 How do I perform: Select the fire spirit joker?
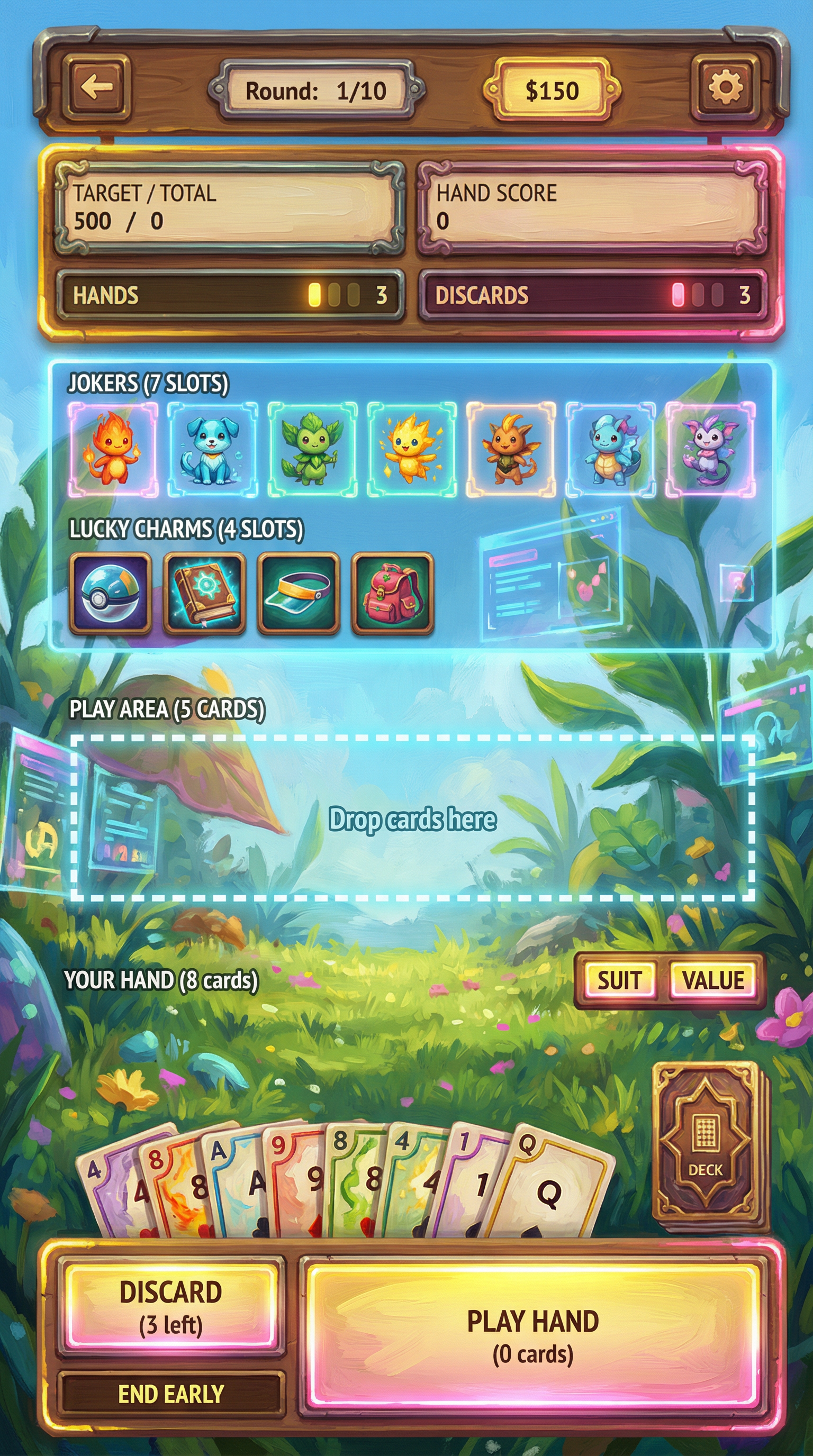click(x=113, y=449)
